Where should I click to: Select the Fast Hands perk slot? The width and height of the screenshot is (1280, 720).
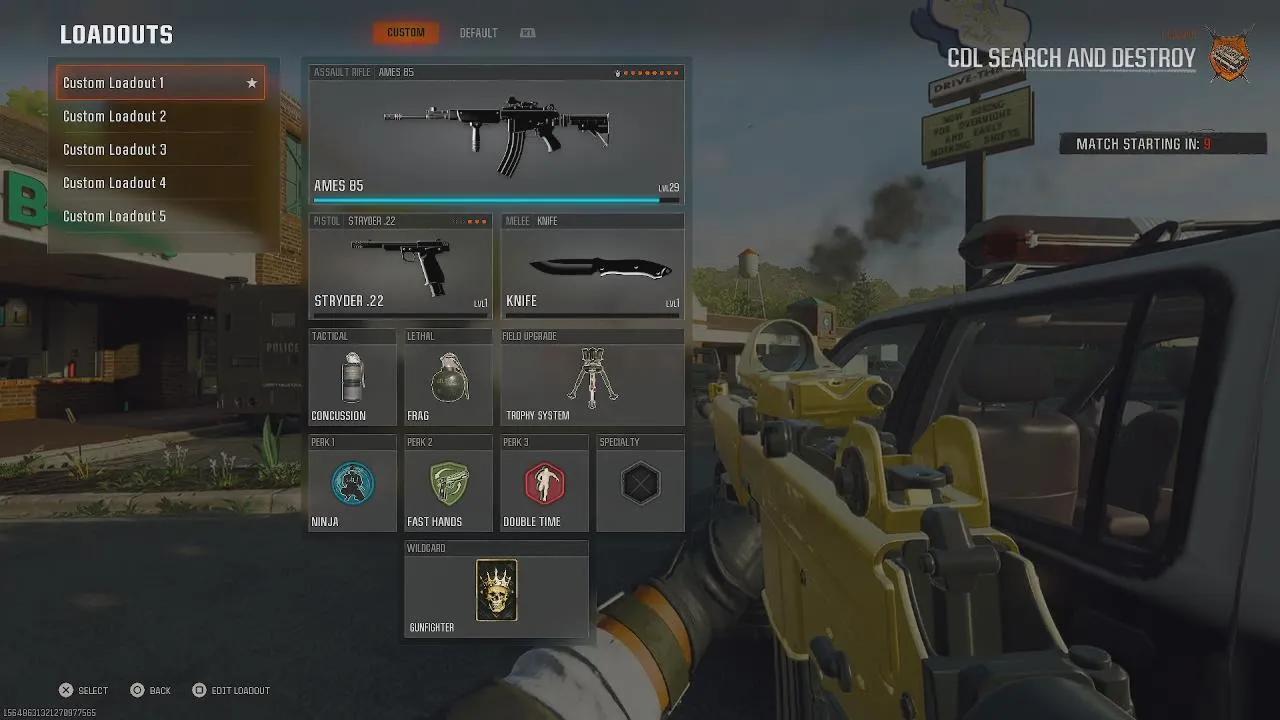tap(448, 485)
